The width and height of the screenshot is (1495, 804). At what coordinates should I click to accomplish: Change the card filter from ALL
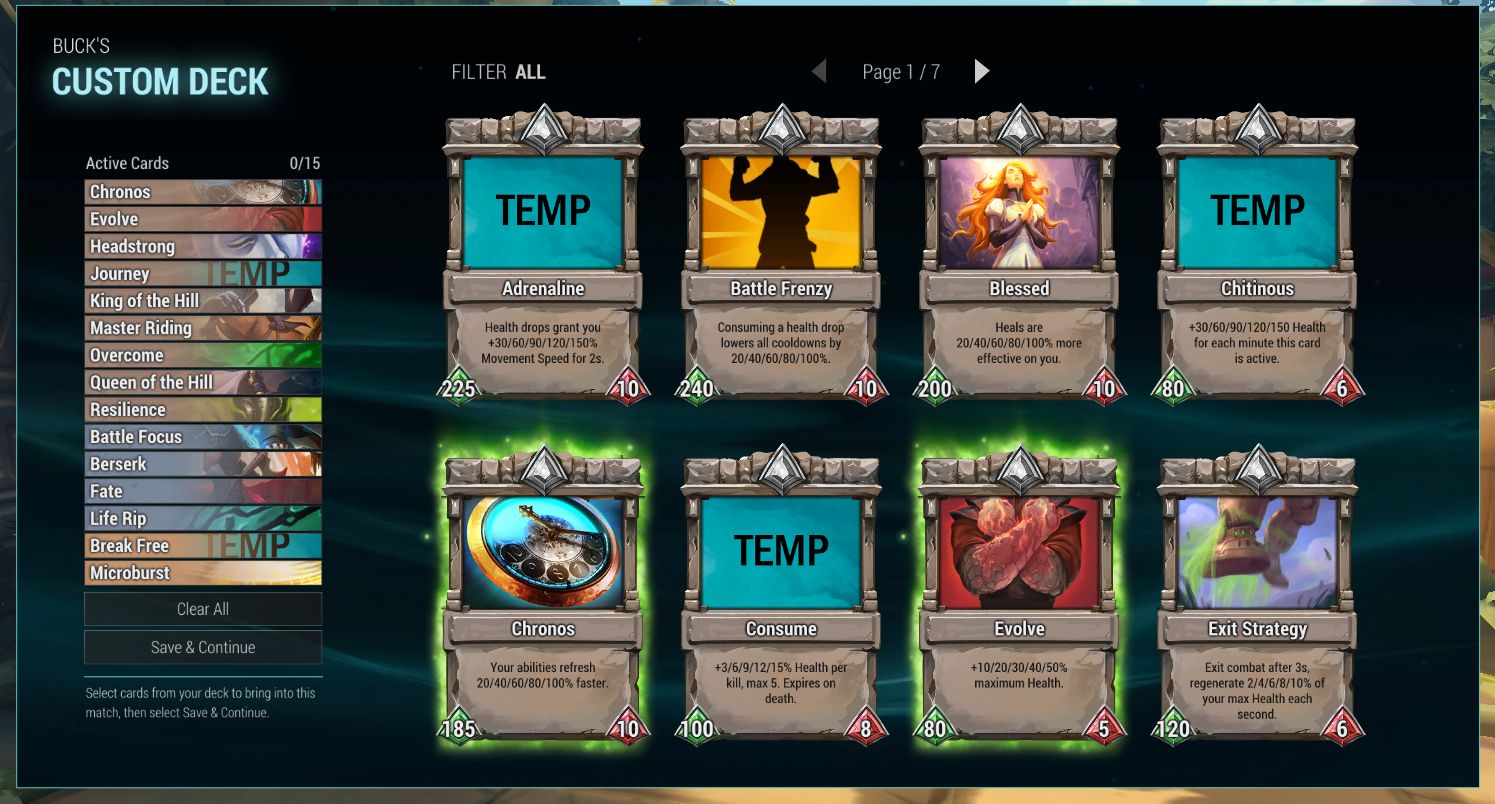pos(530,72)
